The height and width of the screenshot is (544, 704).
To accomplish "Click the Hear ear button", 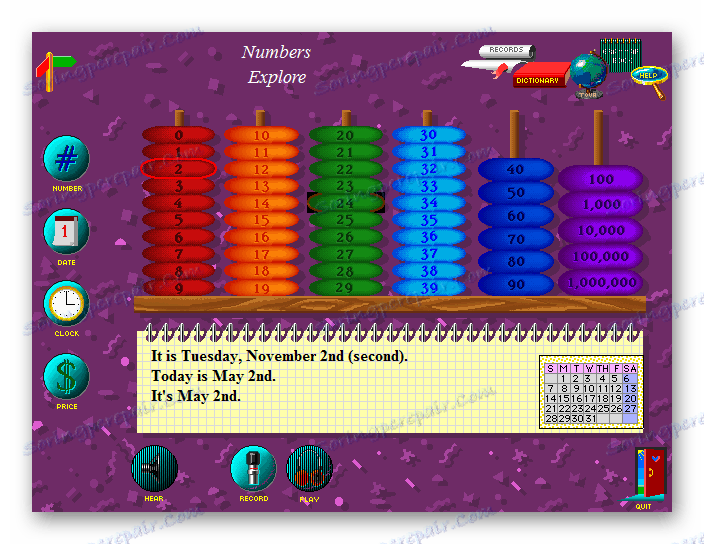I will 154,468.
